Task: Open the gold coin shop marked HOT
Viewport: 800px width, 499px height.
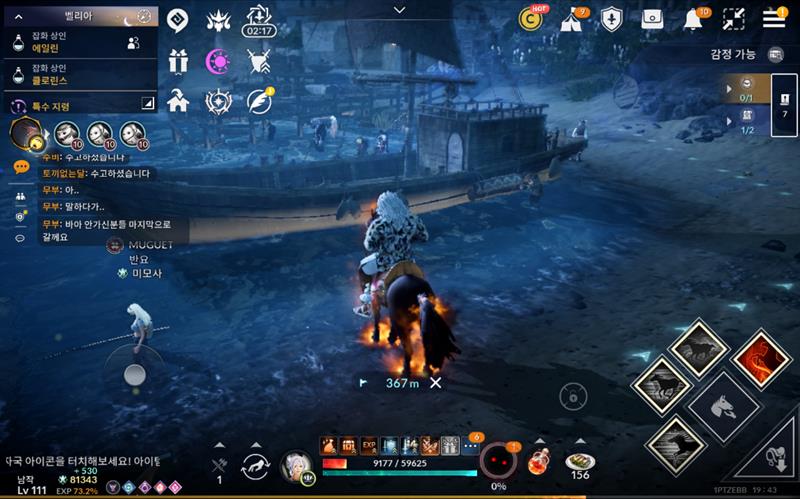Action: 531,18
